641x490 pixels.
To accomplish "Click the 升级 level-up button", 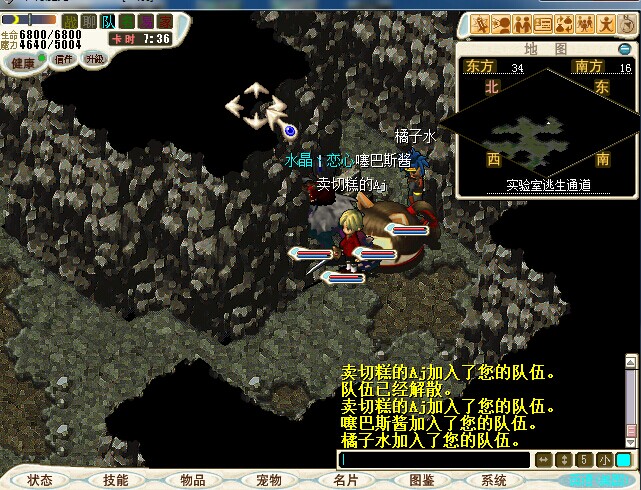I will pos(95,60).
